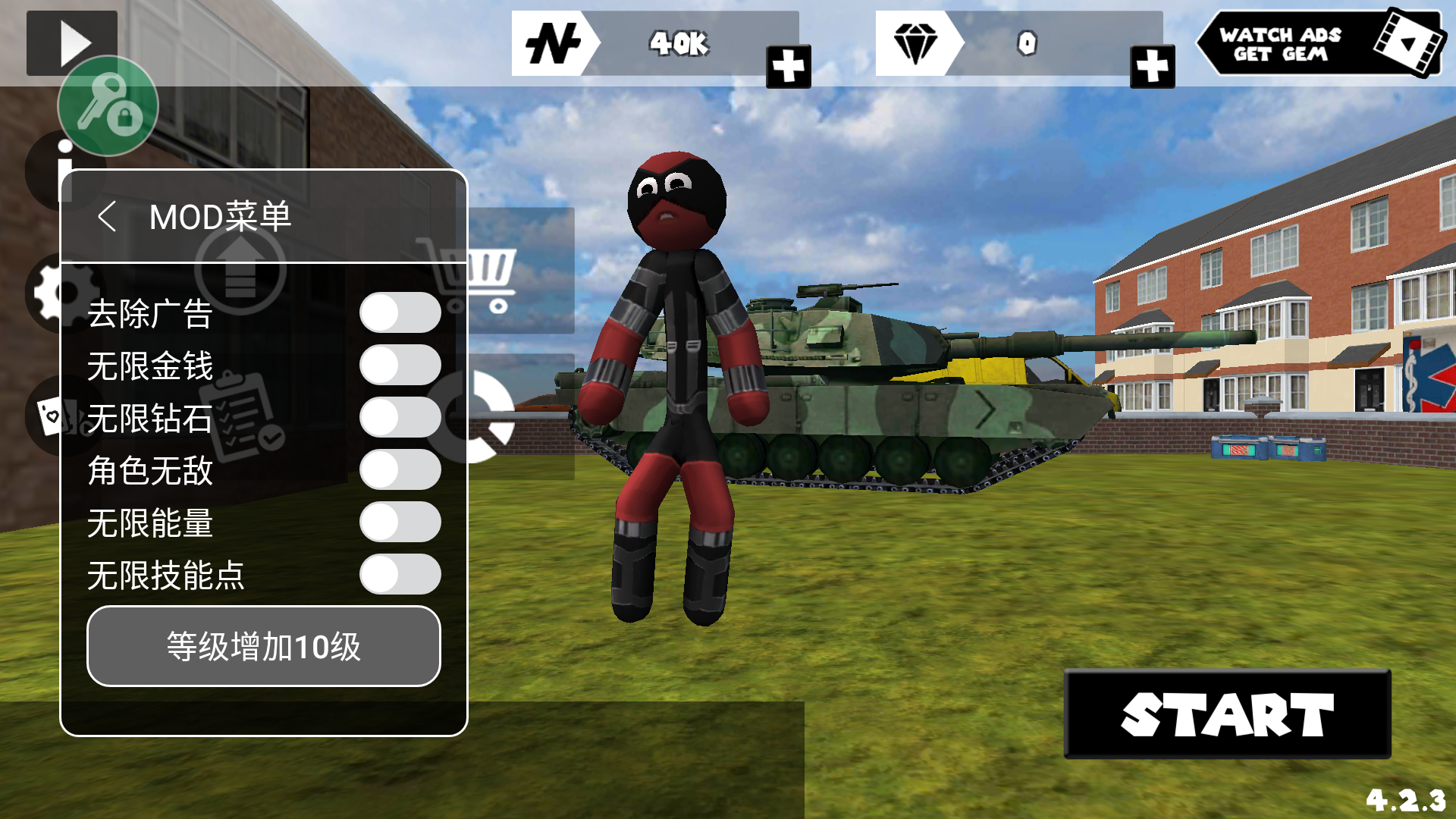Toggle the 去除广告 switch
The image size is (1456, 819).
pos(400,313)
